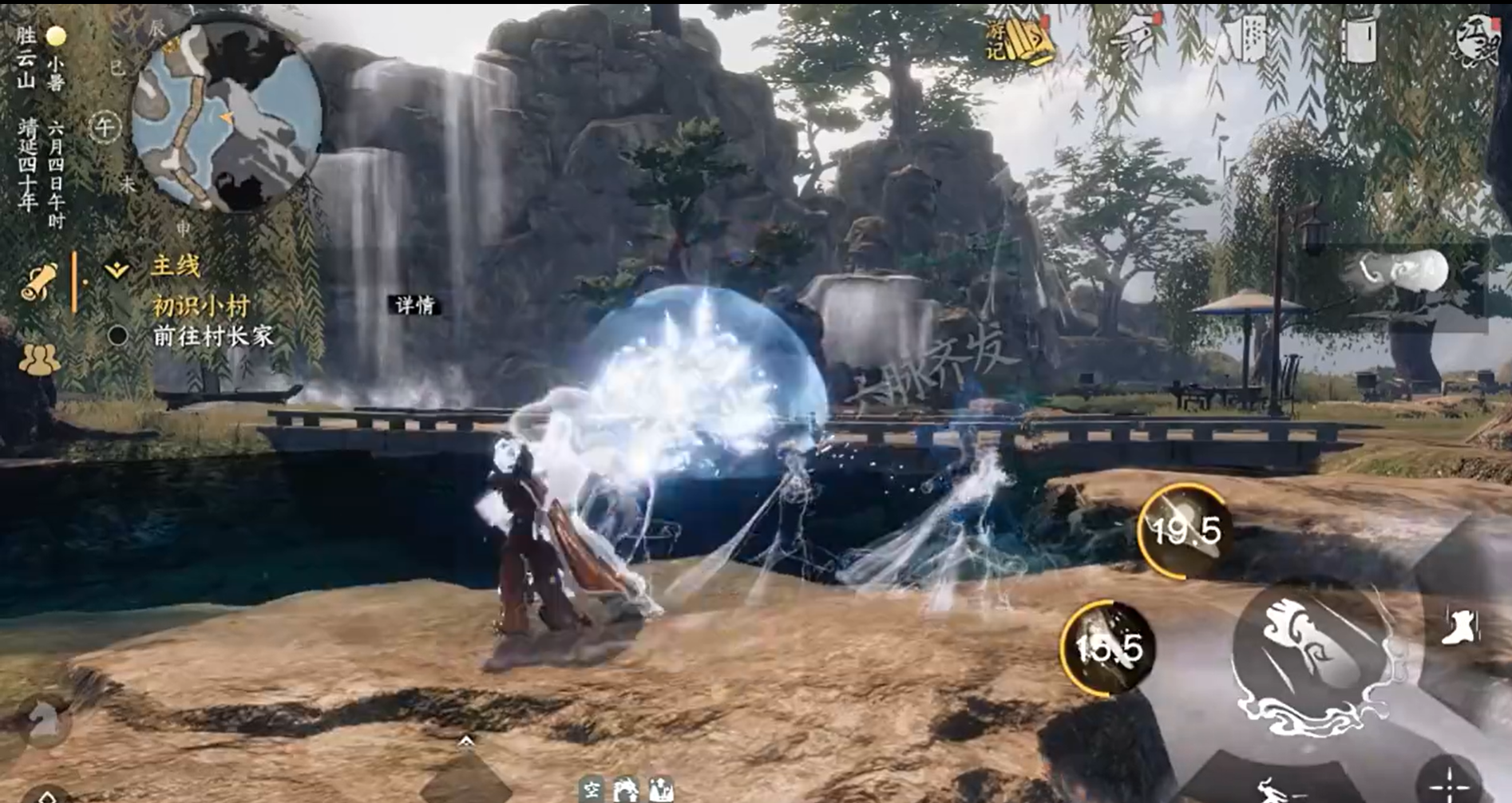This screenshot has width=1512, height=803.
Task: Activate the skill showing 19.5 cooldown
Action: point(1185,530)
